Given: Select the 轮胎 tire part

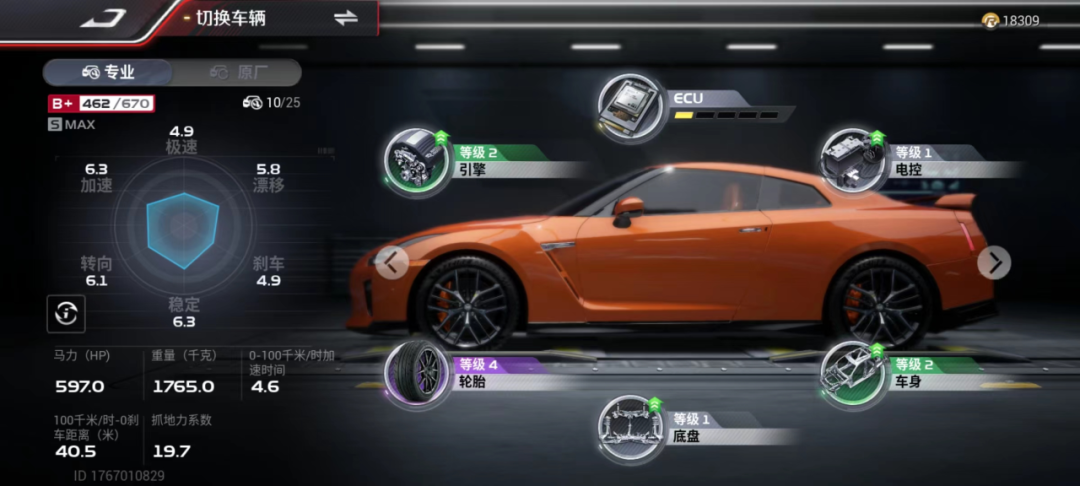Looking at the screenshot, I should (417, 372).
